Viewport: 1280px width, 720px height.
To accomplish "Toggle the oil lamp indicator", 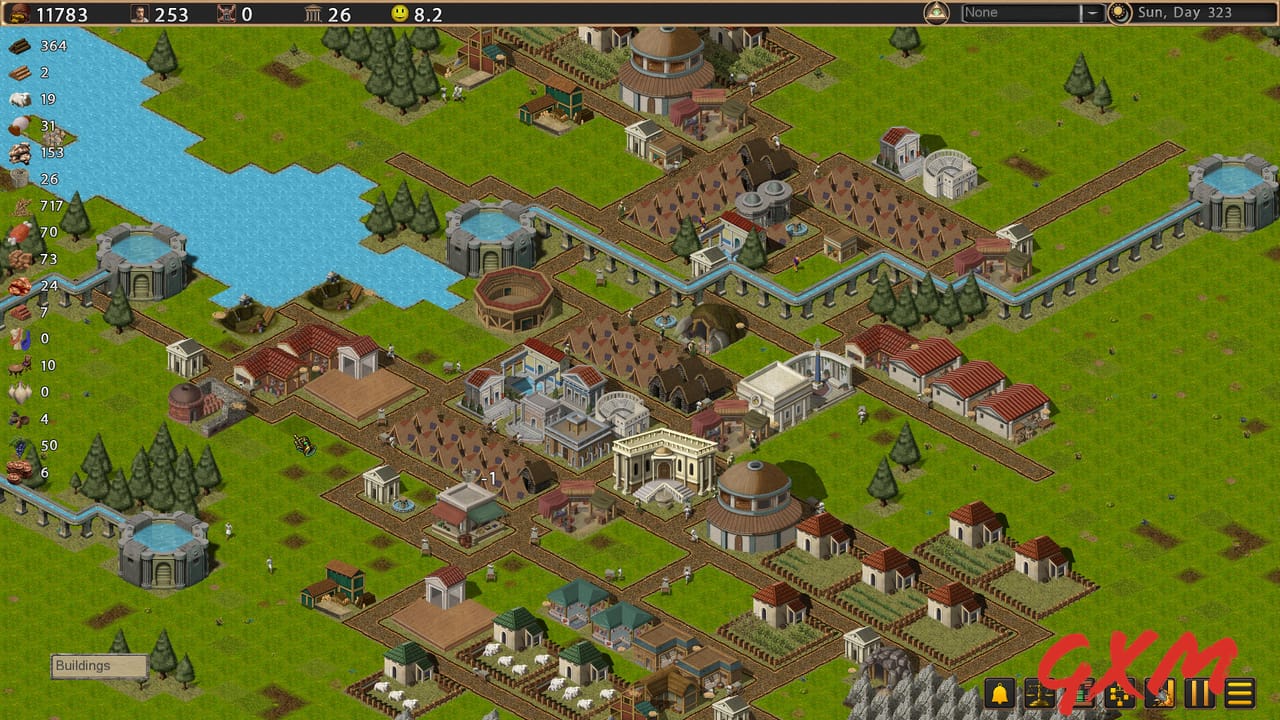I will click(935, 12).
